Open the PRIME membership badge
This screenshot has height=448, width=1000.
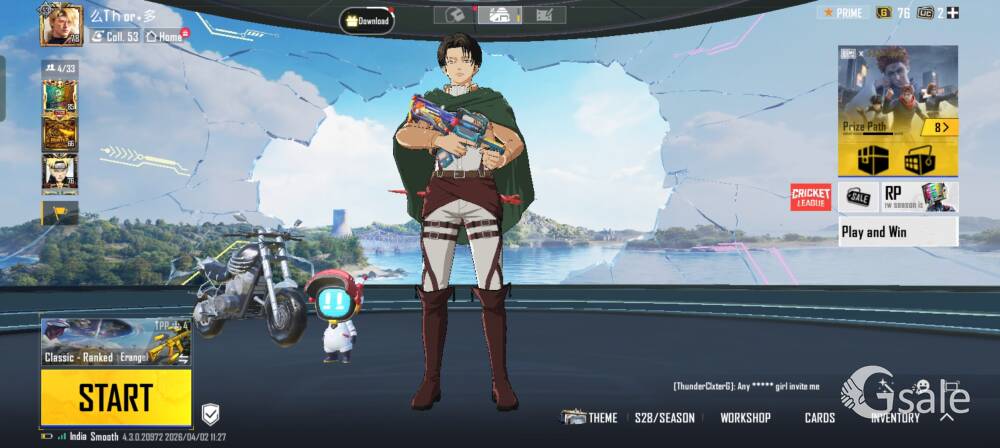coord(841,13)
